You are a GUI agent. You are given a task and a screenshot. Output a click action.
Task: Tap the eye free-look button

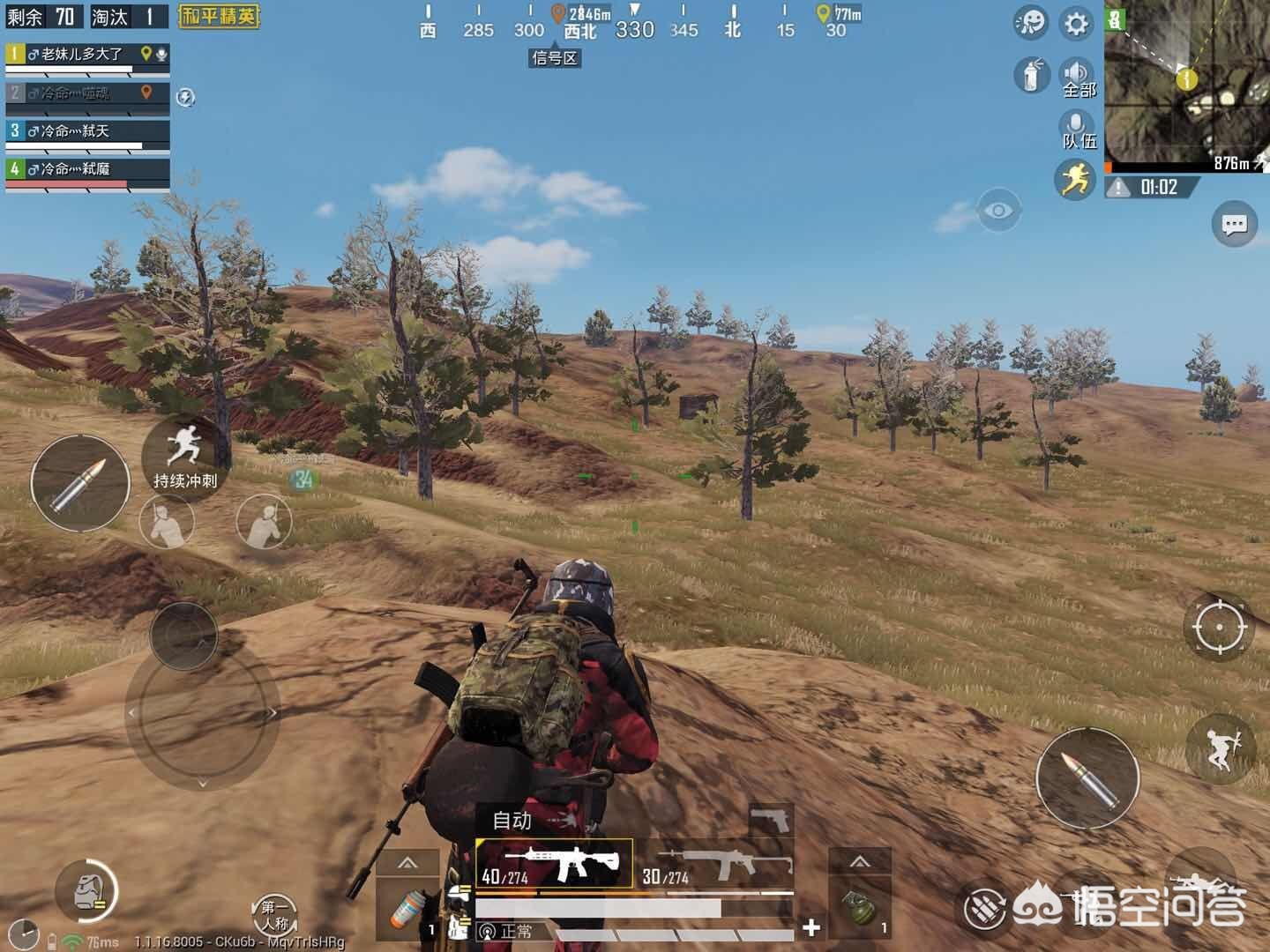998,212
